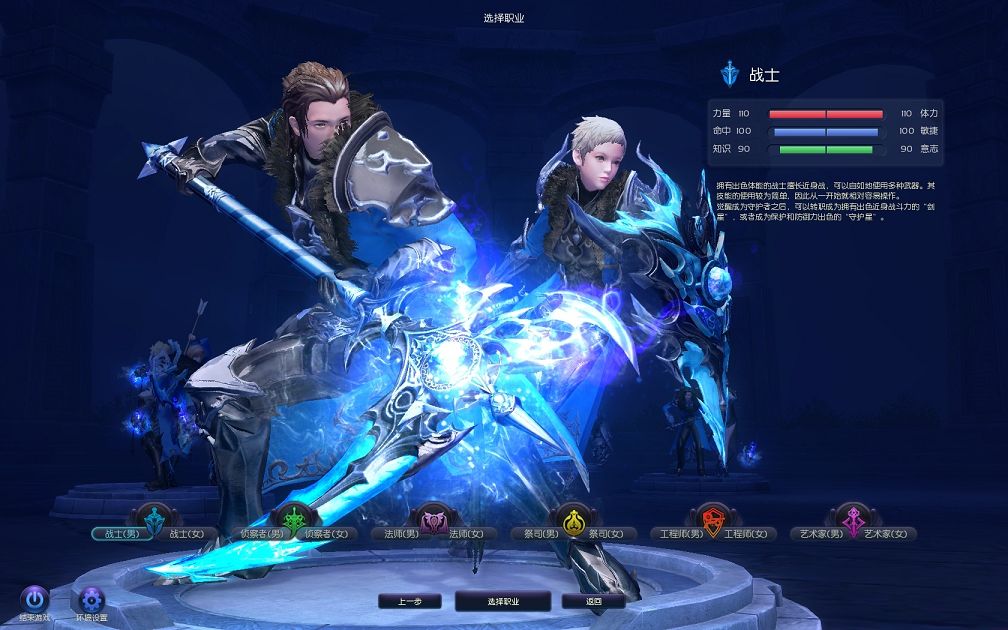Choose the female Scout class 侦察者(女)
Viewport: 1008px width, 630px height.
(x=328, y=534)
